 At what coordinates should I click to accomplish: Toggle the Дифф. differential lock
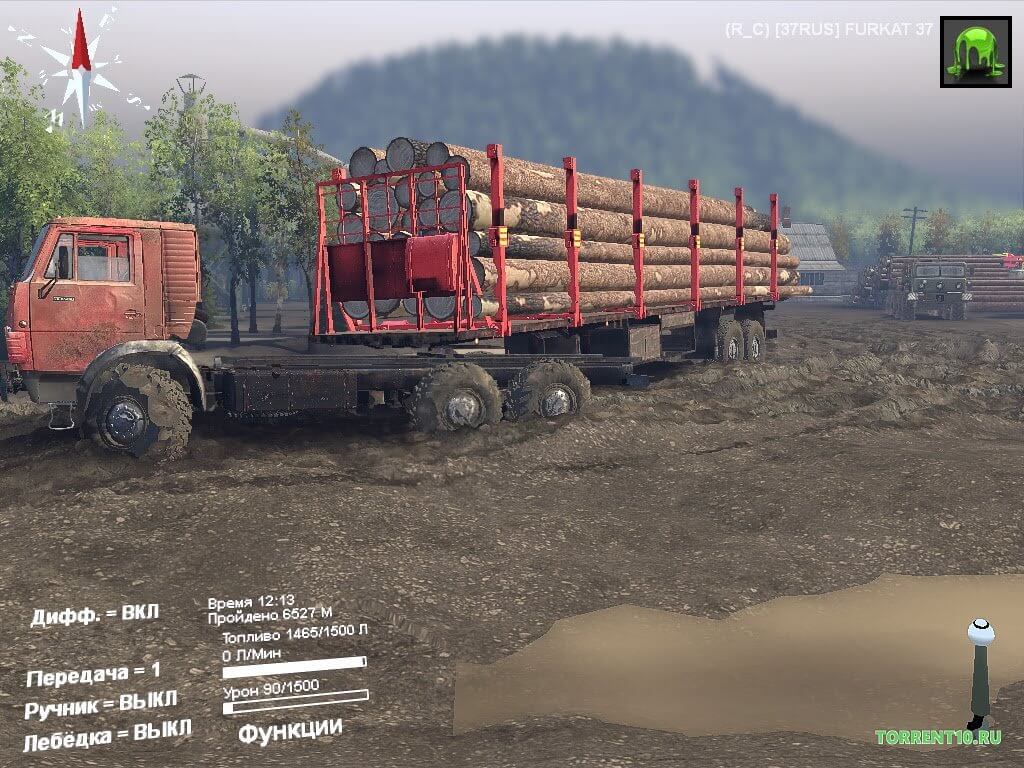pos(95,615)
